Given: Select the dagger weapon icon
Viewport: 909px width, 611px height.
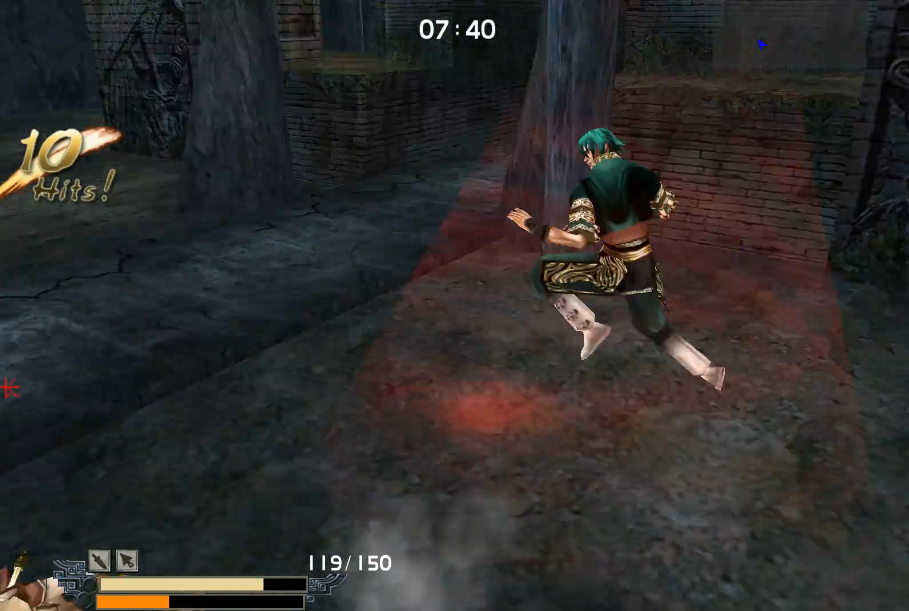Looking at the screenshot, I should click(x=99, y=560).
